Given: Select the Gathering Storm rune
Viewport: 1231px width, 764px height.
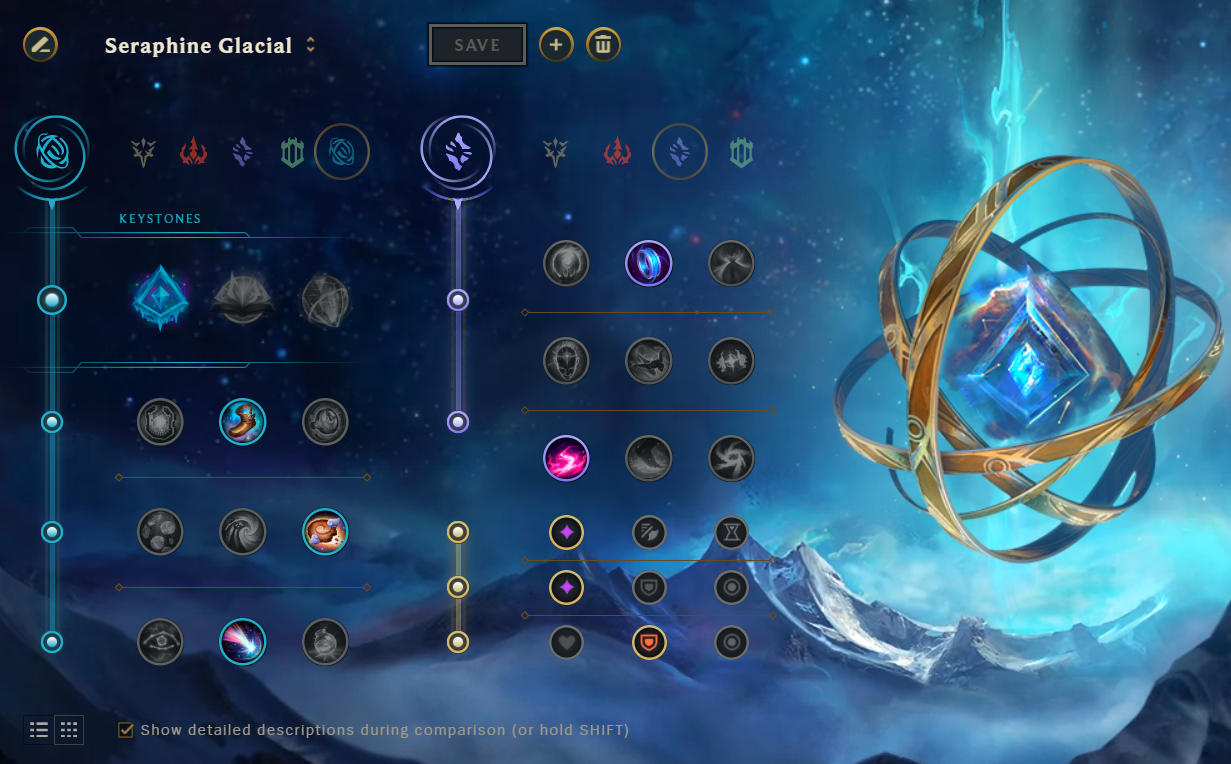Looking at the screenshot, I should [731, 459].
